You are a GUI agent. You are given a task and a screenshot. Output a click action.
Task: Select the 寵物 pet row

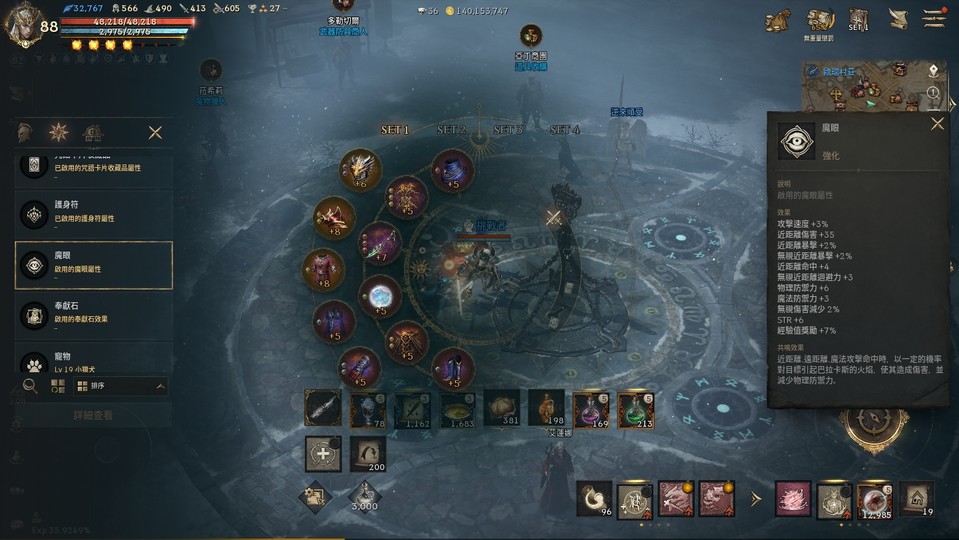coord(94,360)
